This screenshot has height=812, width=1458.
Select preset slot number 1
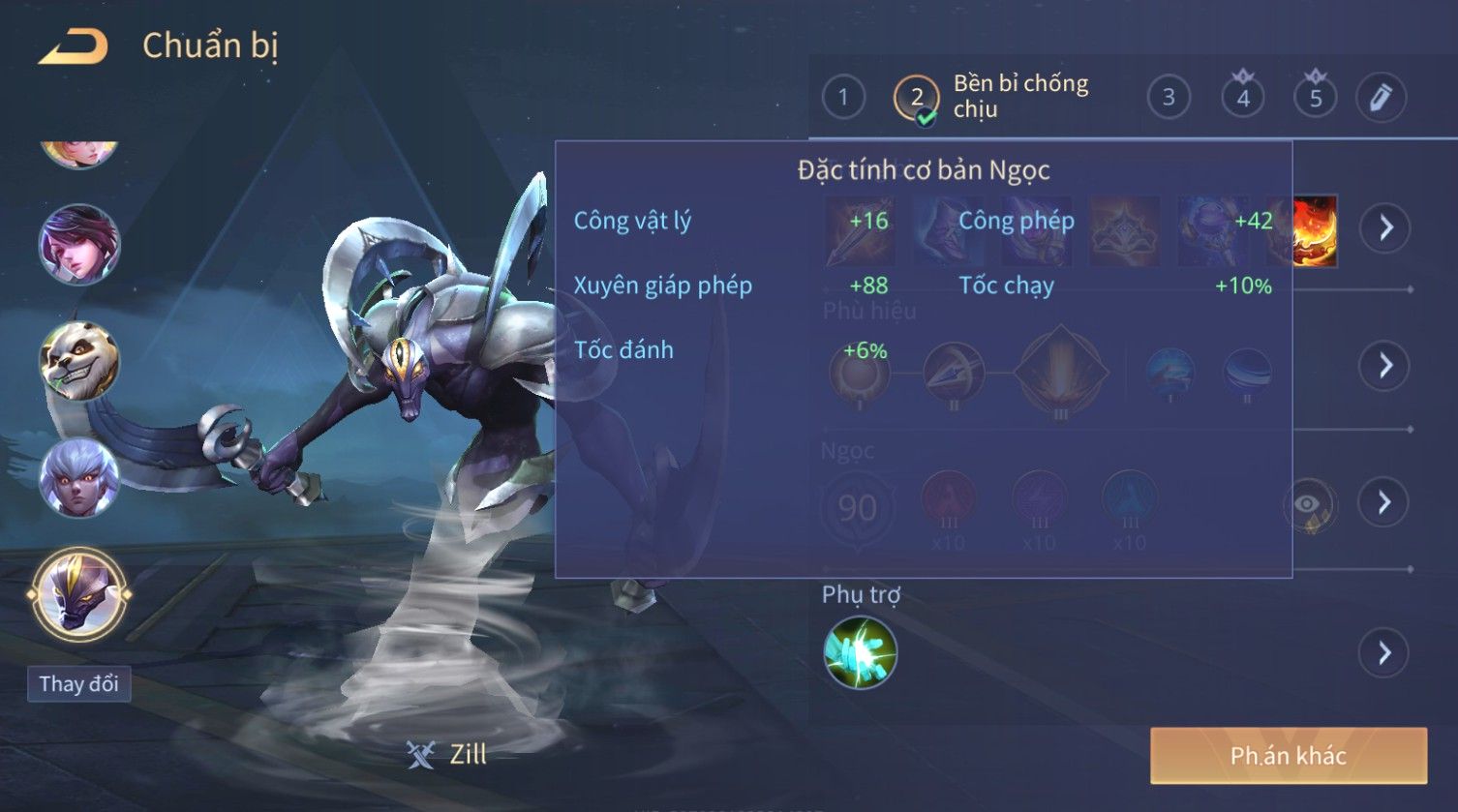pos(843,98)
